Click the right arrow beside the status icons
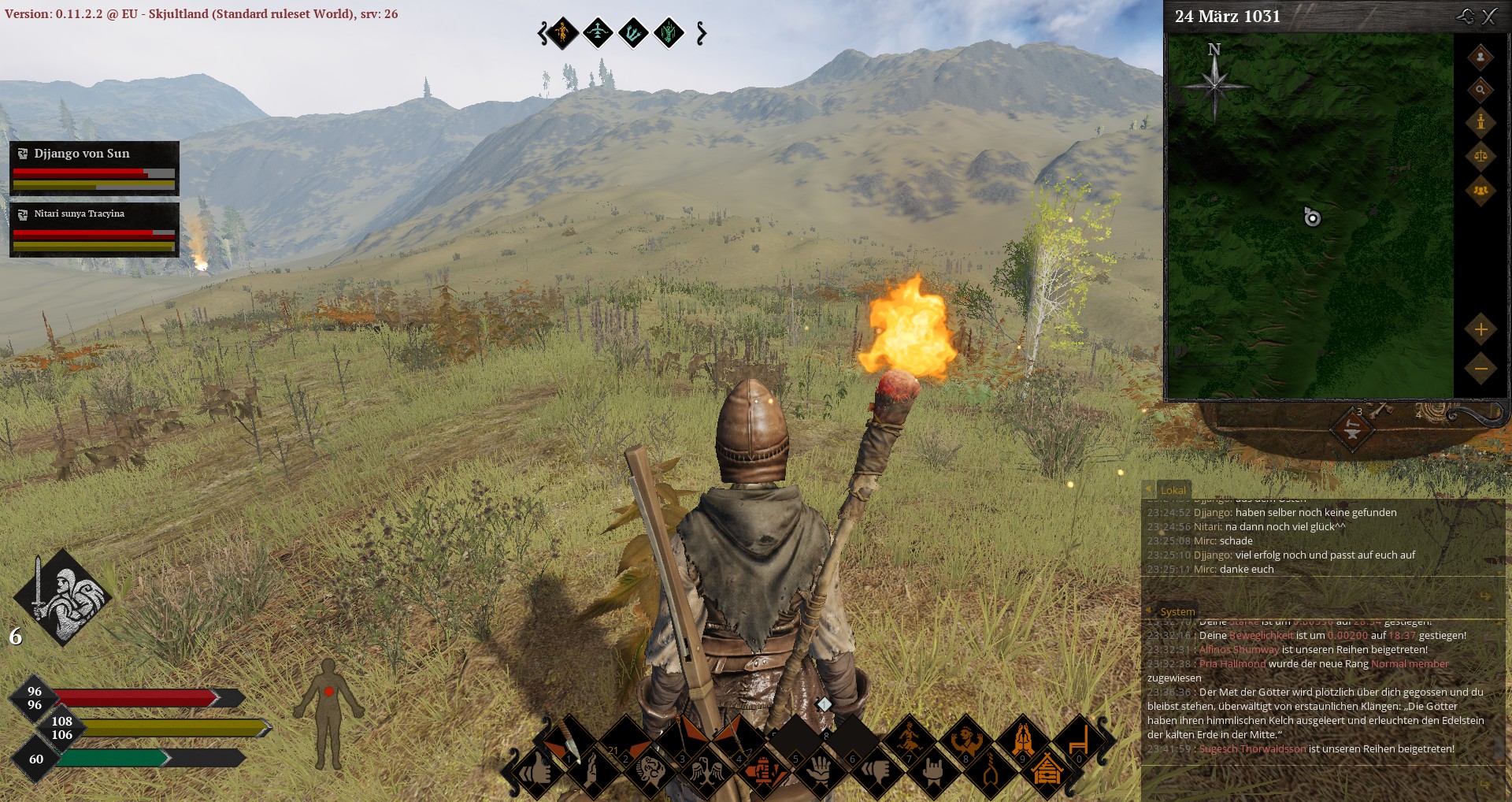 pos(702,33)
